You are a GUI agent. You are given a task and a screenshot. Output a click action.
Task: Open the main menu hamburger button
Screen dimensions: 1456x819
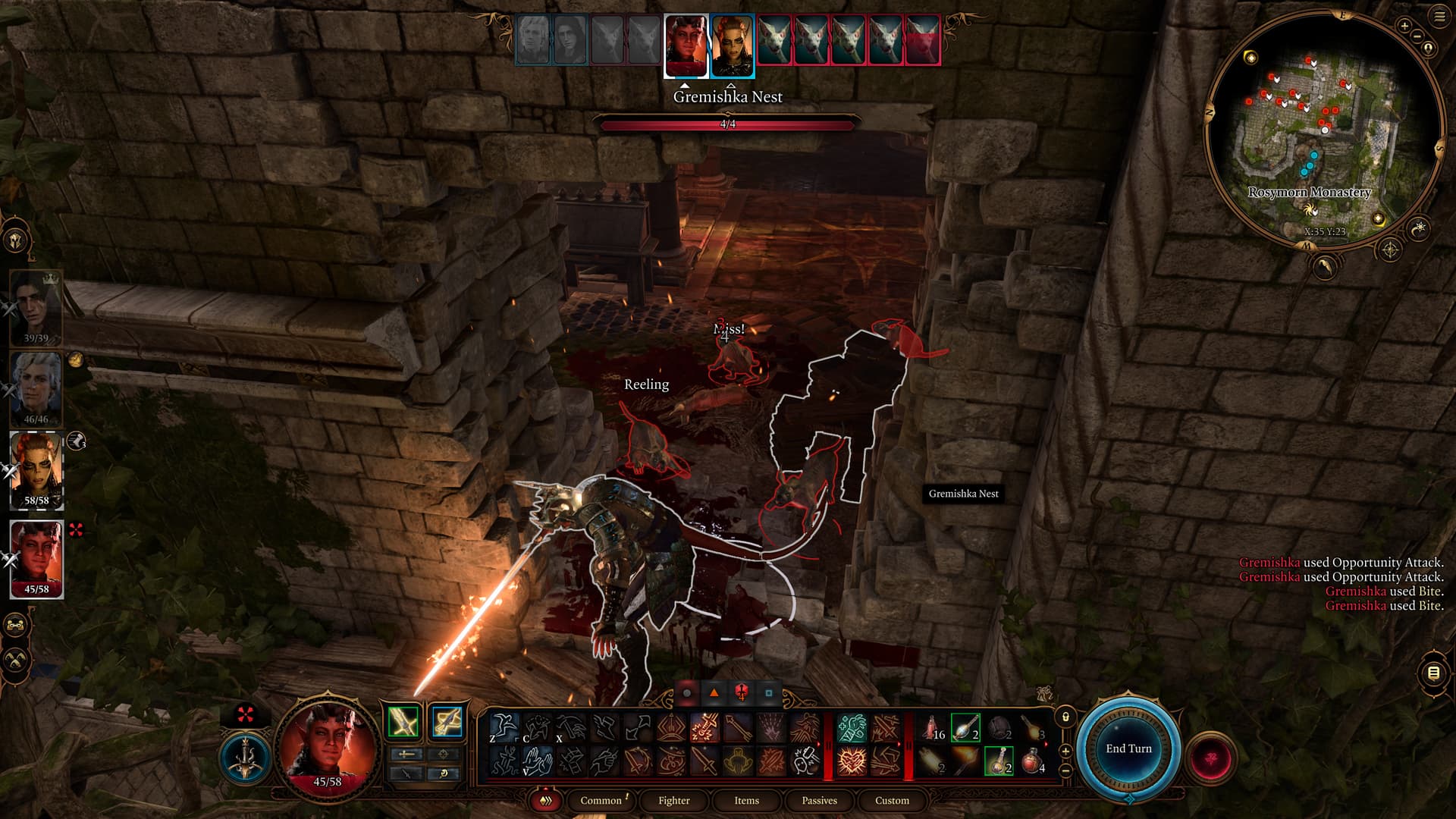point(1439,17)
